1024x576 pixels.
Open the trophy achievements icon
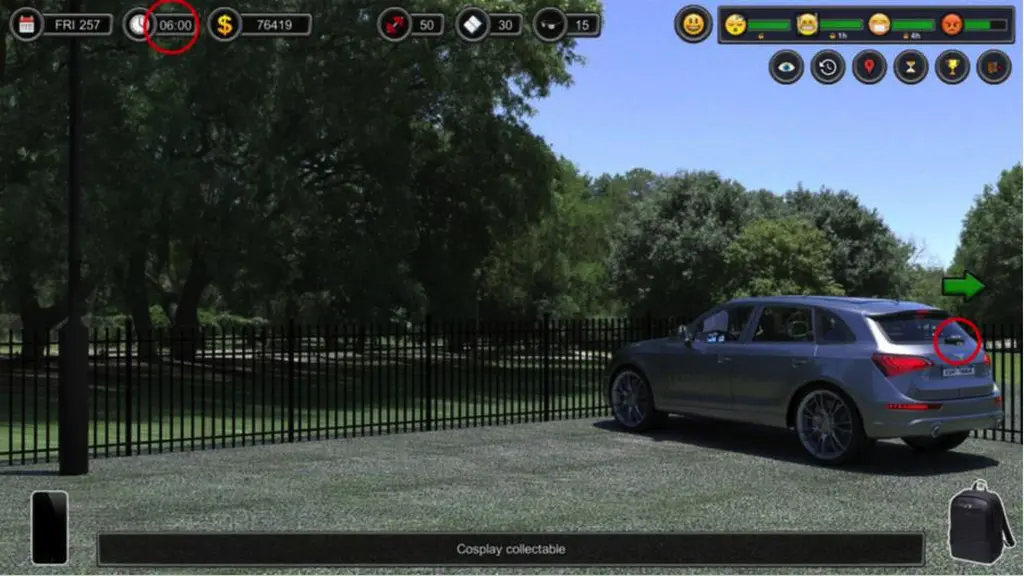(952, 67)
